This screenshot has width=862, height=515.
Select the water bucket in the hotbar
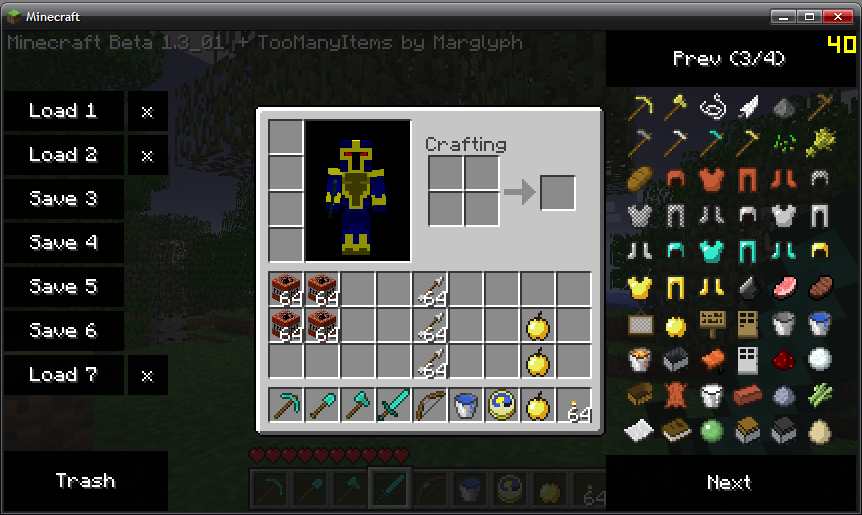point(466,406)
